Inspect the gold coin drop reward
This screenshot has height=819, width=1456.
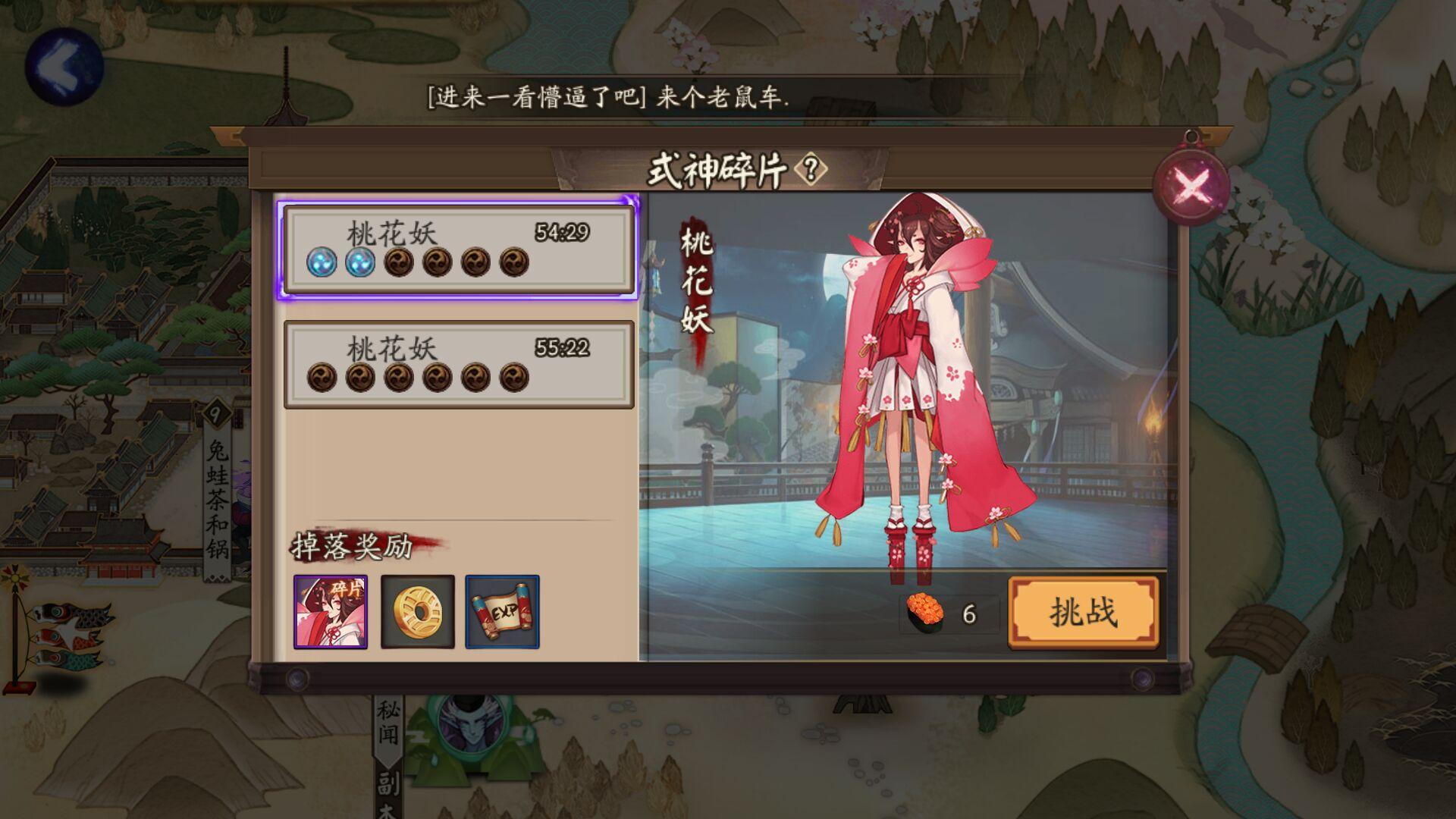click(x=417, y=612)
